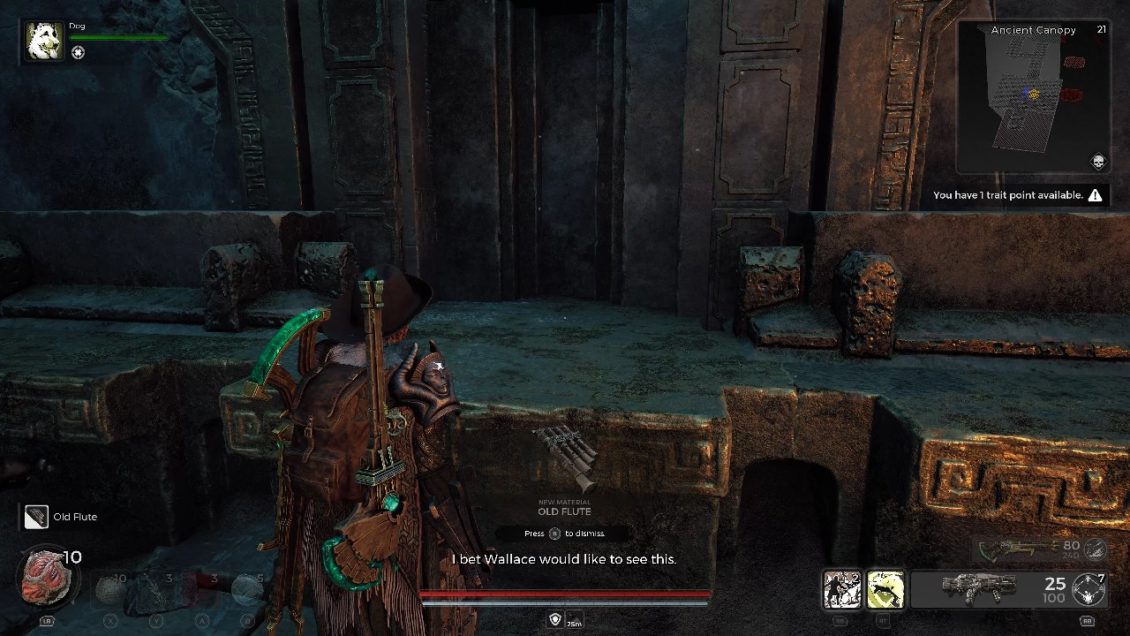Click the bow's weapon mod icon

[x=1096, y=548]
